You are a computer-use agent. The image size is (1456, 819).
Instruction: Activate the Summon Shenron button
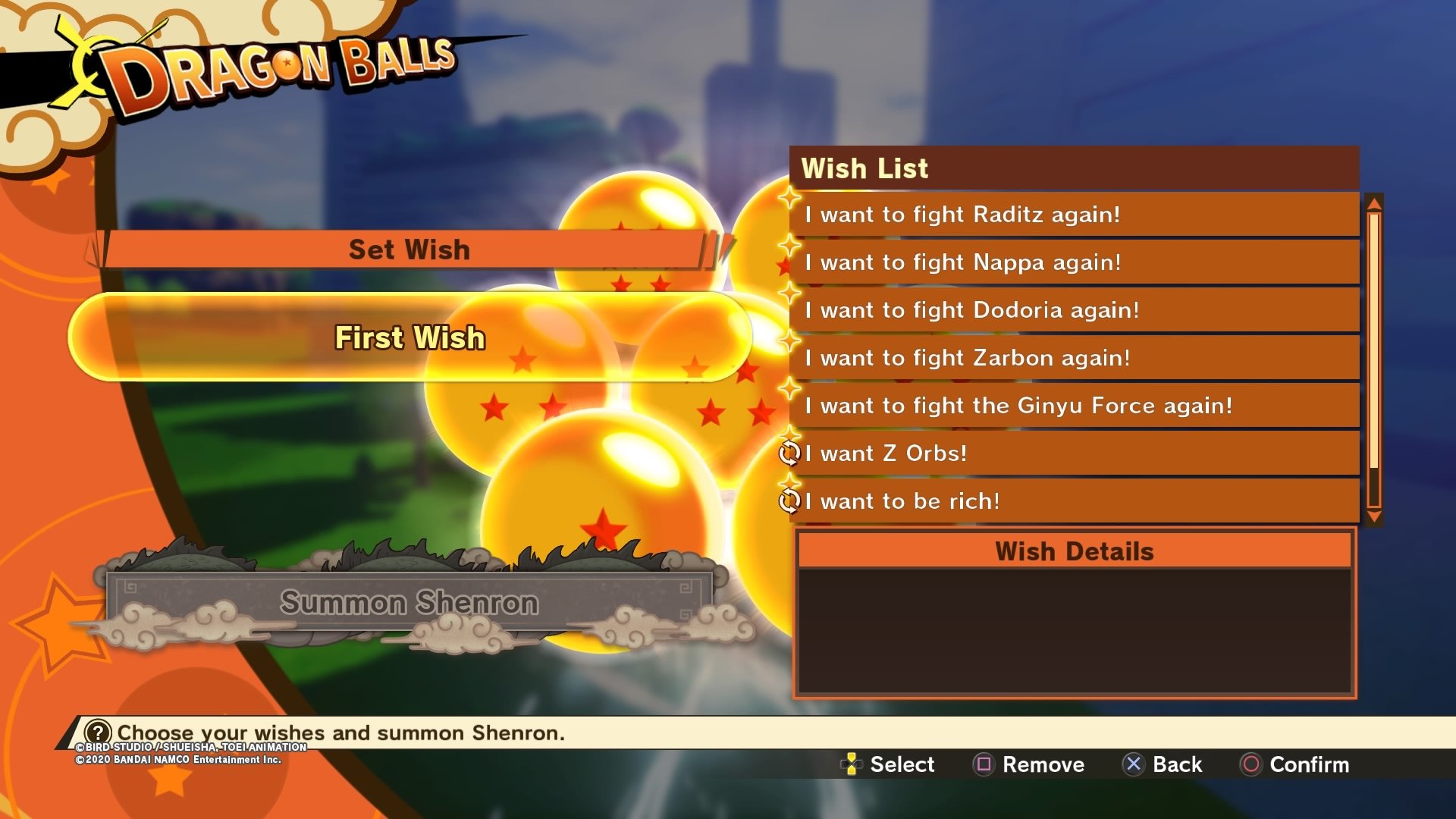(409, 603)
